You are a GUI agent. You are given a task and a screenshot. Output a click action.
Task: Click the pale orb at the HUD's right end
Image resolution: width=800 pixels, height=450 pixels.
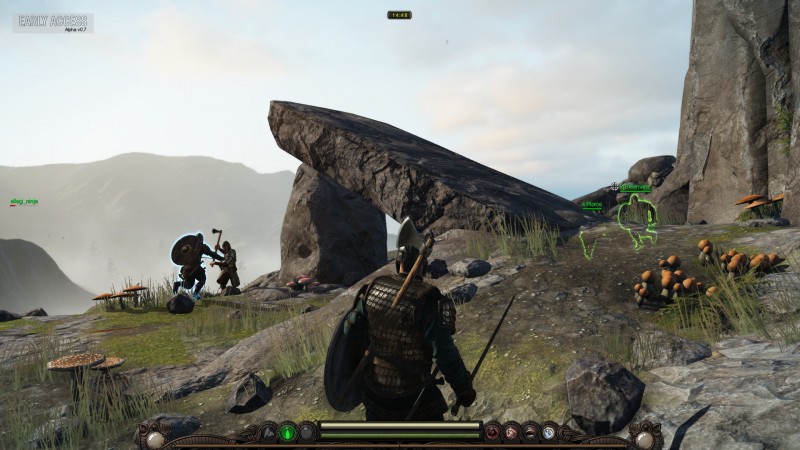[645, 438]
